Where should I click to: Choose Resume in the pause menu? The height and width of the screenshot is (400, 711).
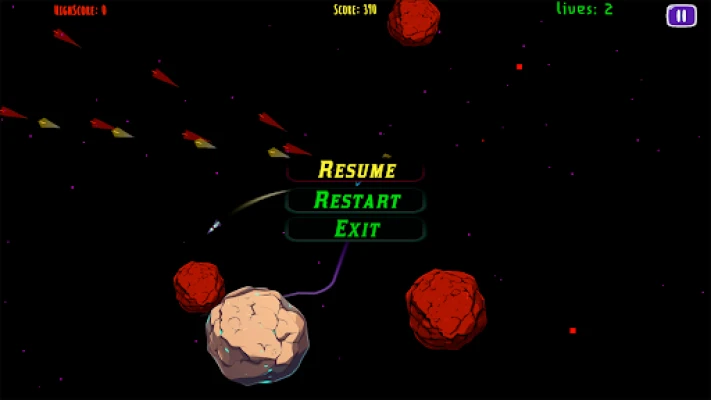pos(356,170)
